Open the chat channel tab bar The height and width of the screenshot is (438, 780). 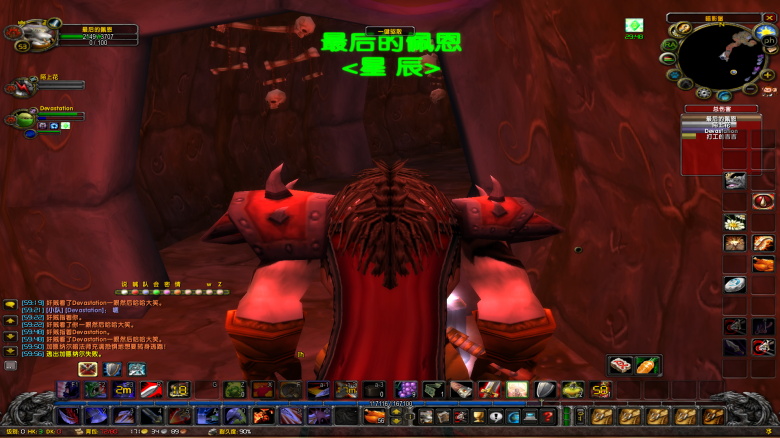[170, 285]
